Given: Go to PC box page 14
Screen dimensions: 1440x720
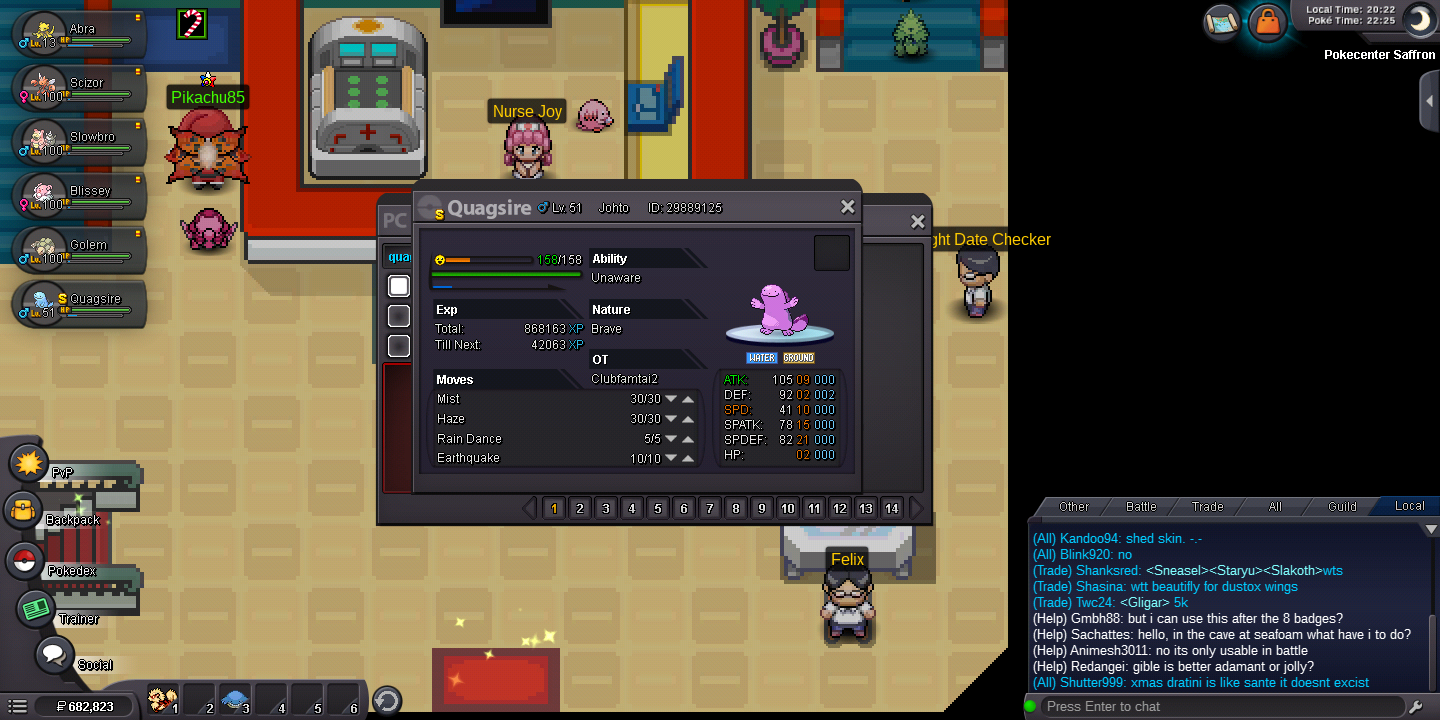Looking at the screenshot, I should pyautogui.click(x=892, y=508).
